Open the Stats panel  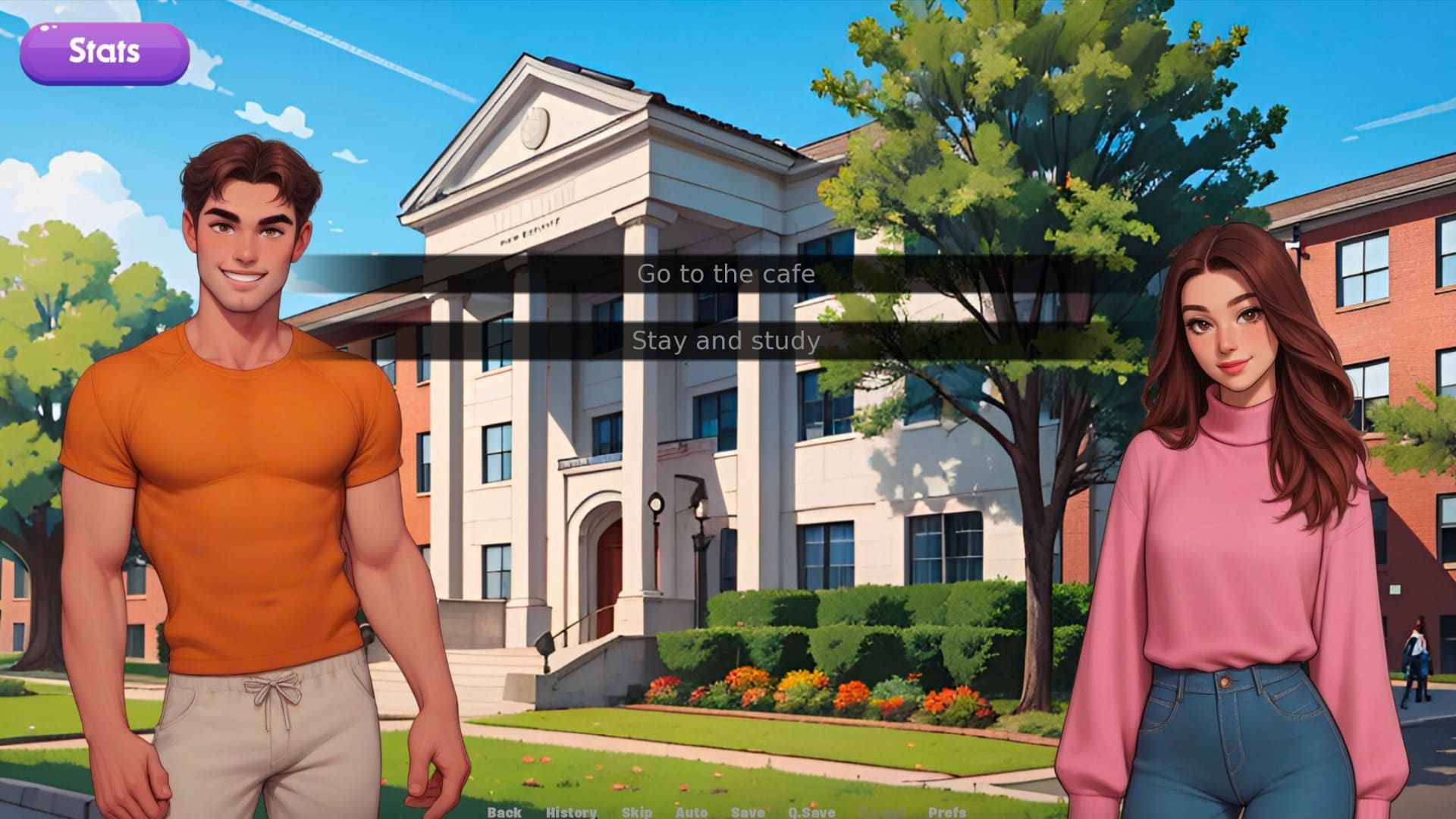[104, 52]
